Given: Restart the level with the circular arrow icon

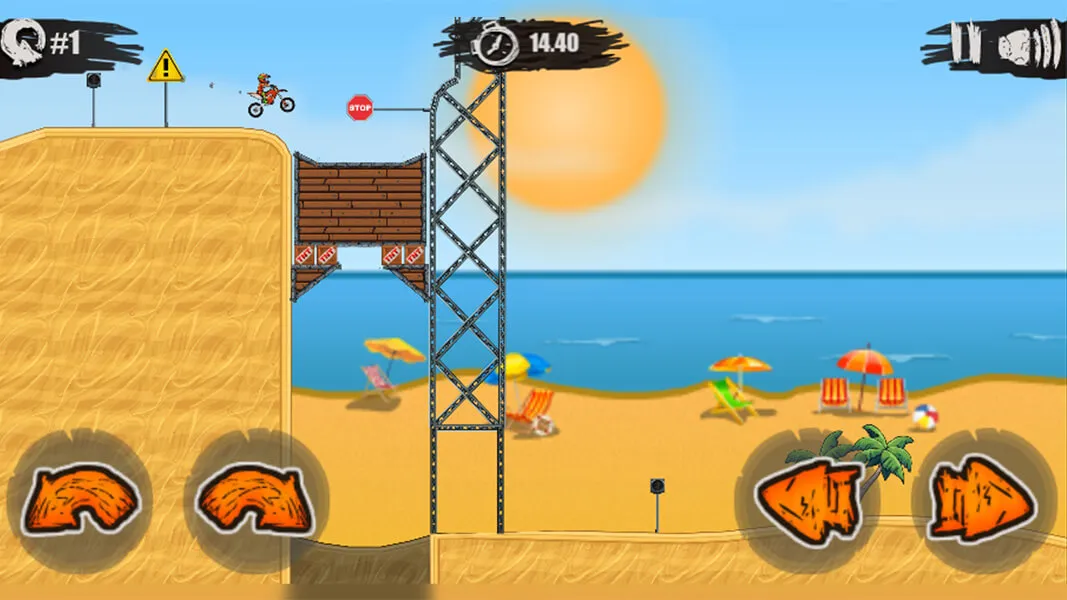Looking at the screenshot, I should (22, 45).
